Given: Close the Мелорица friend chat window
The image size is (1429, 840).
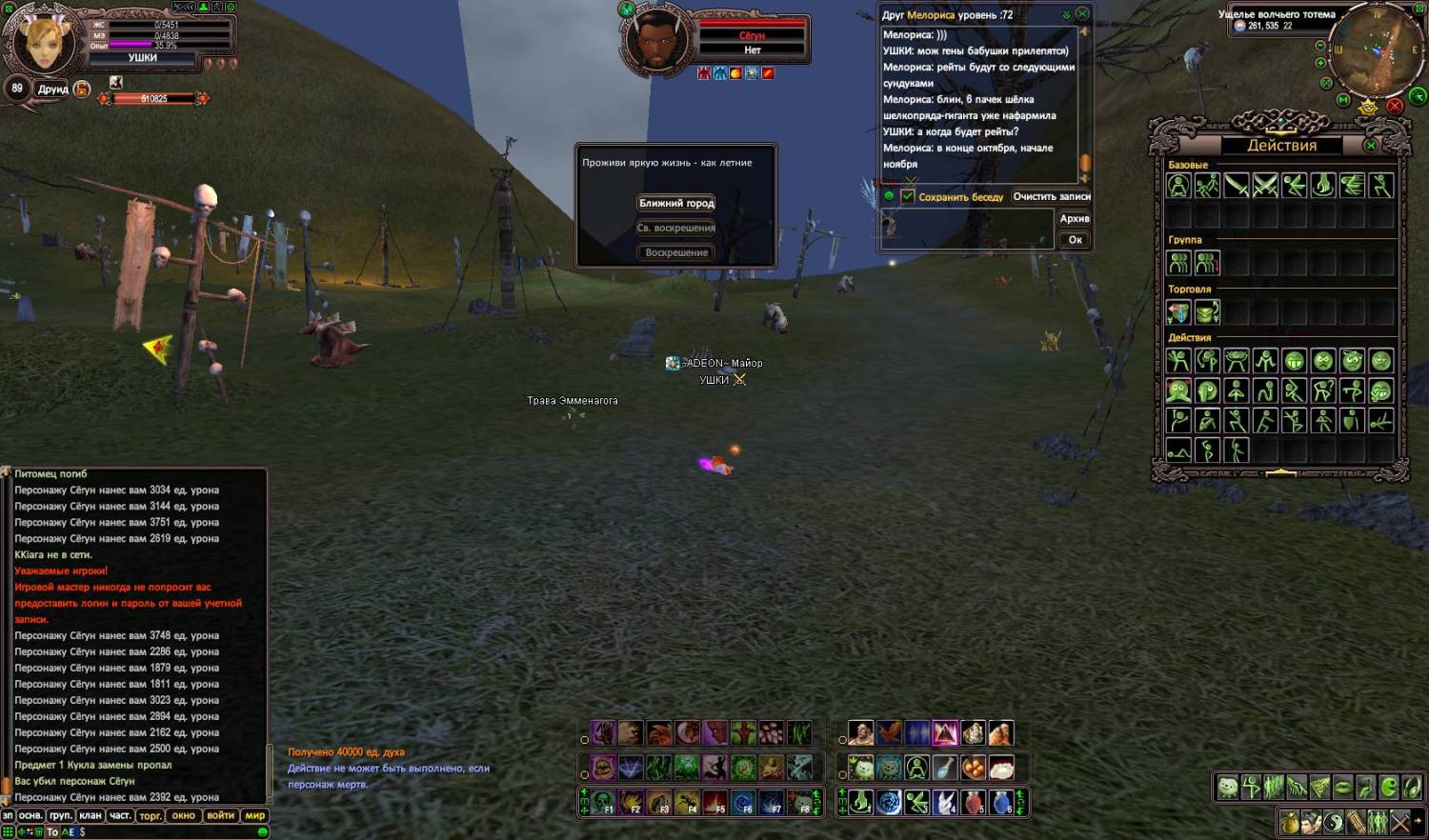Looking at the screenshot, I should pos(1082,14).
